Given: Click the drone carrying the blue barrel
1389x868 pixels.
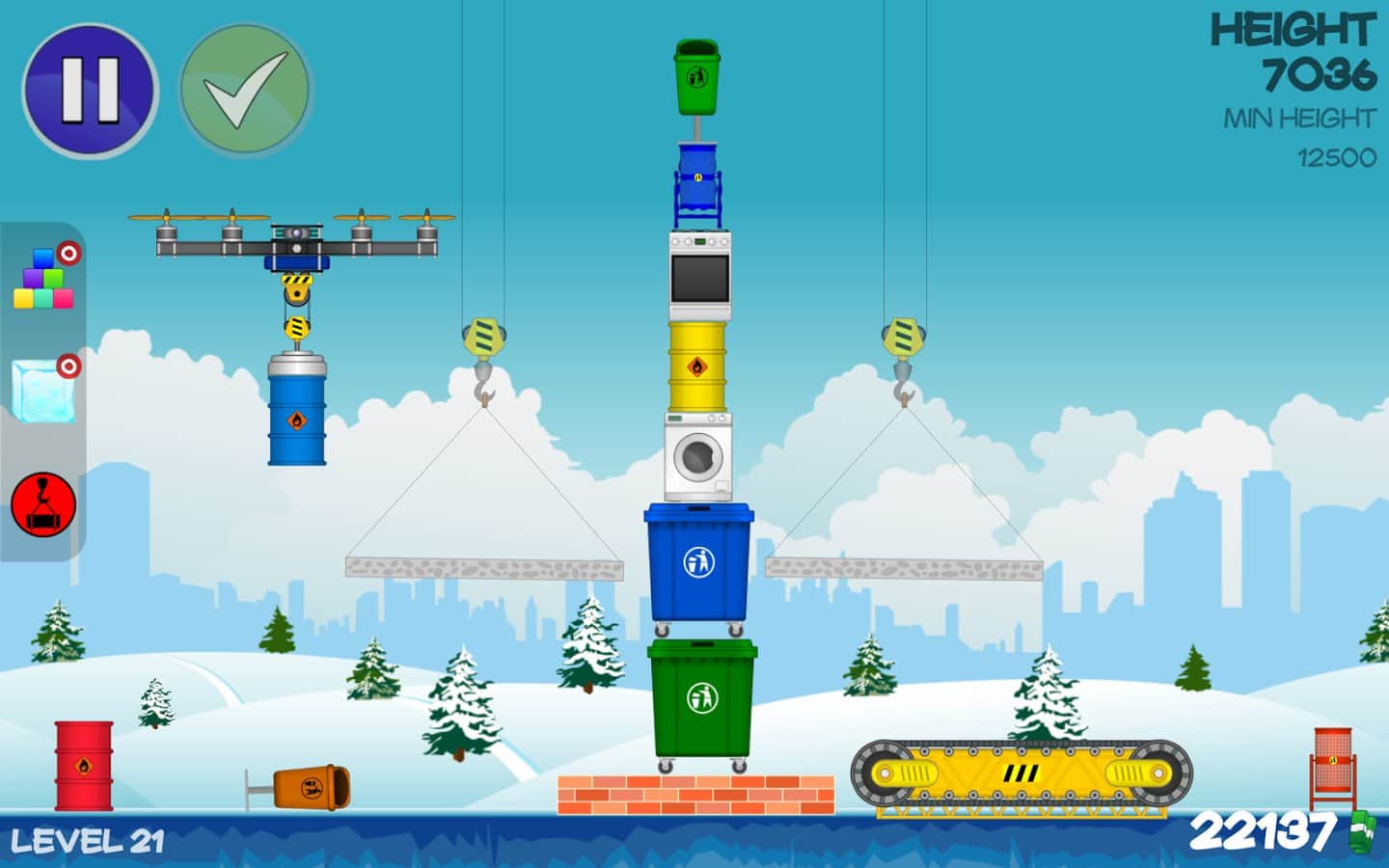Looking at the screenshot, I should pyautogui.click(x=294, y=234).
